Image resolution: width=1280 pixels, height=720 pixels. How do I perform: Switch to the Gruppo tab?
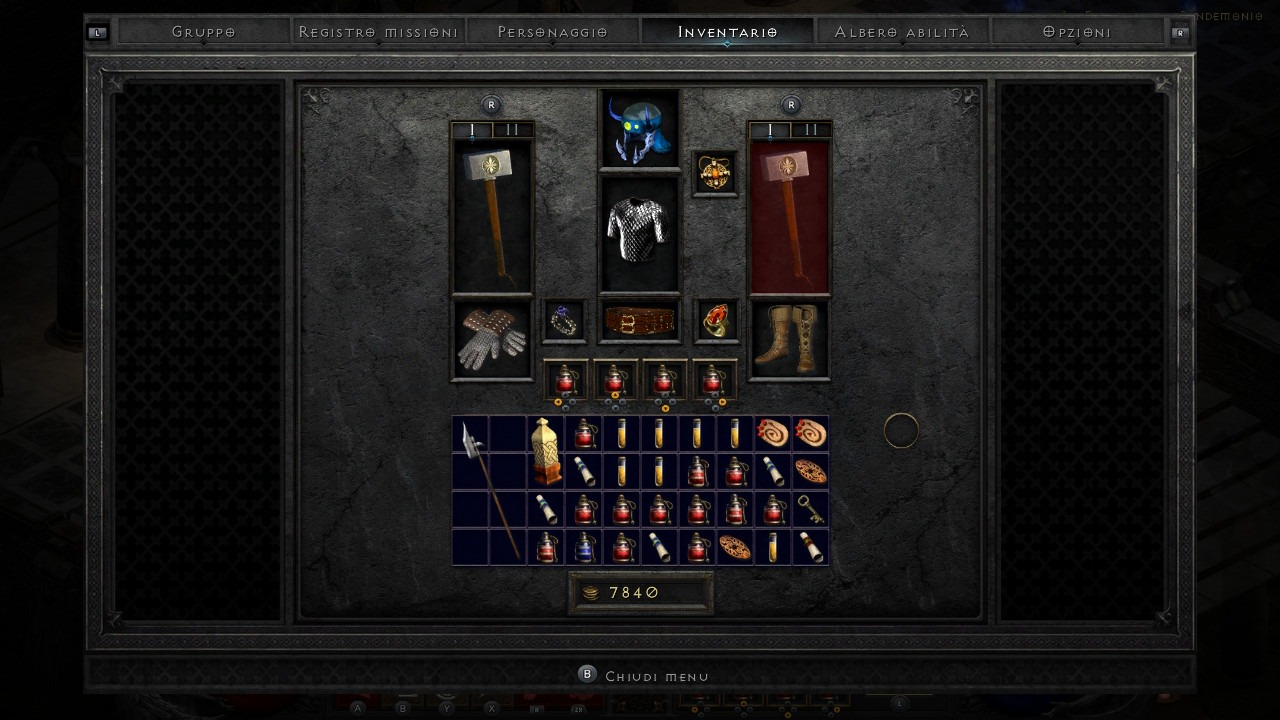point(203,32)
